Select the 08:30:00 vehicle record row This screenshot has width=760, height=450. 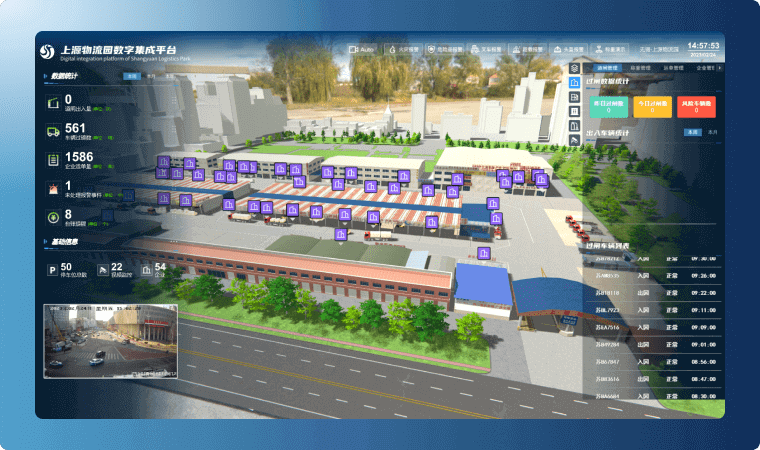coord(652,395)
